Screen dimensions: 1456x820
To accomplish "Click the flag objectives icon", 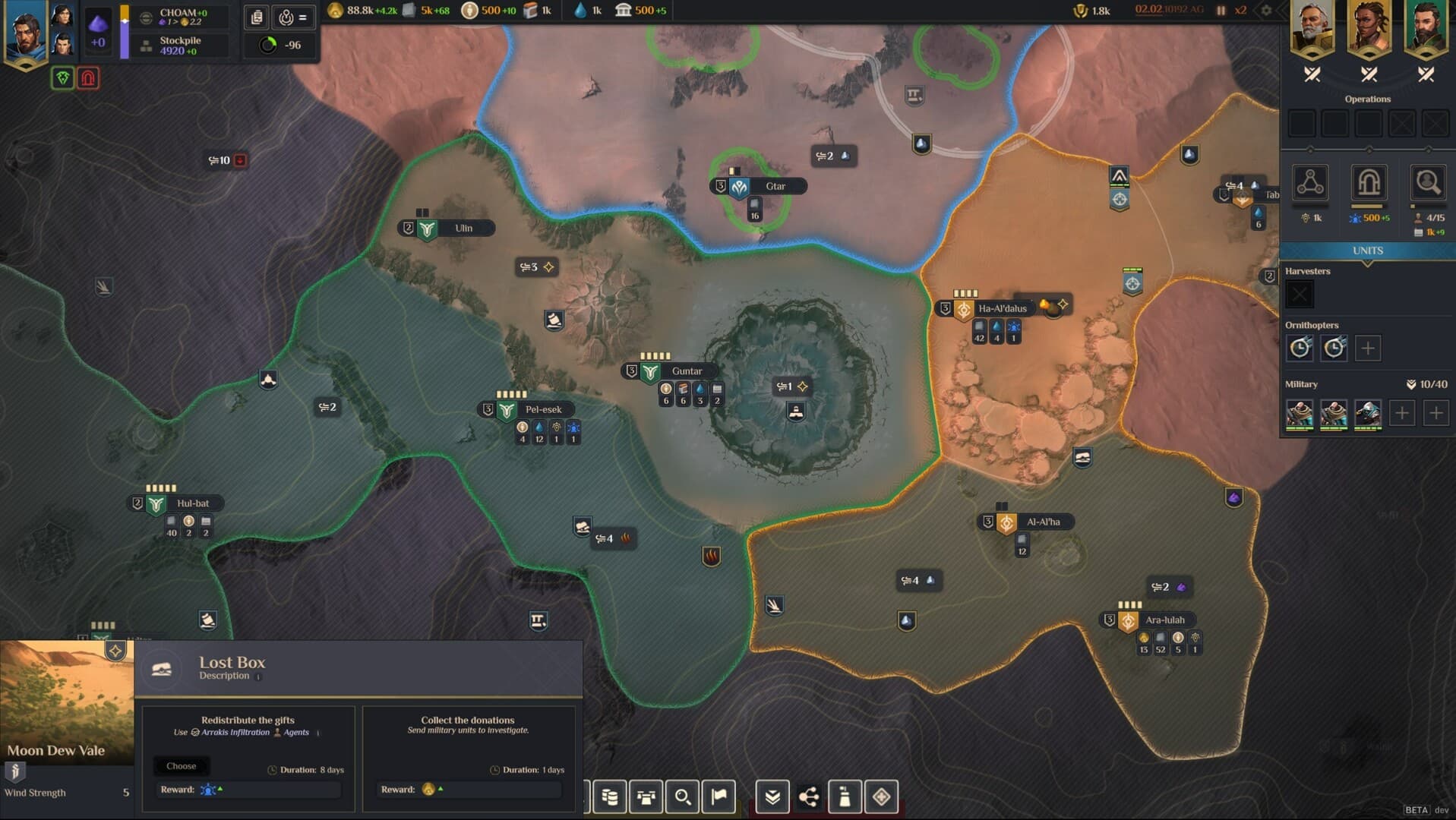I will click(x=719, y=796).
